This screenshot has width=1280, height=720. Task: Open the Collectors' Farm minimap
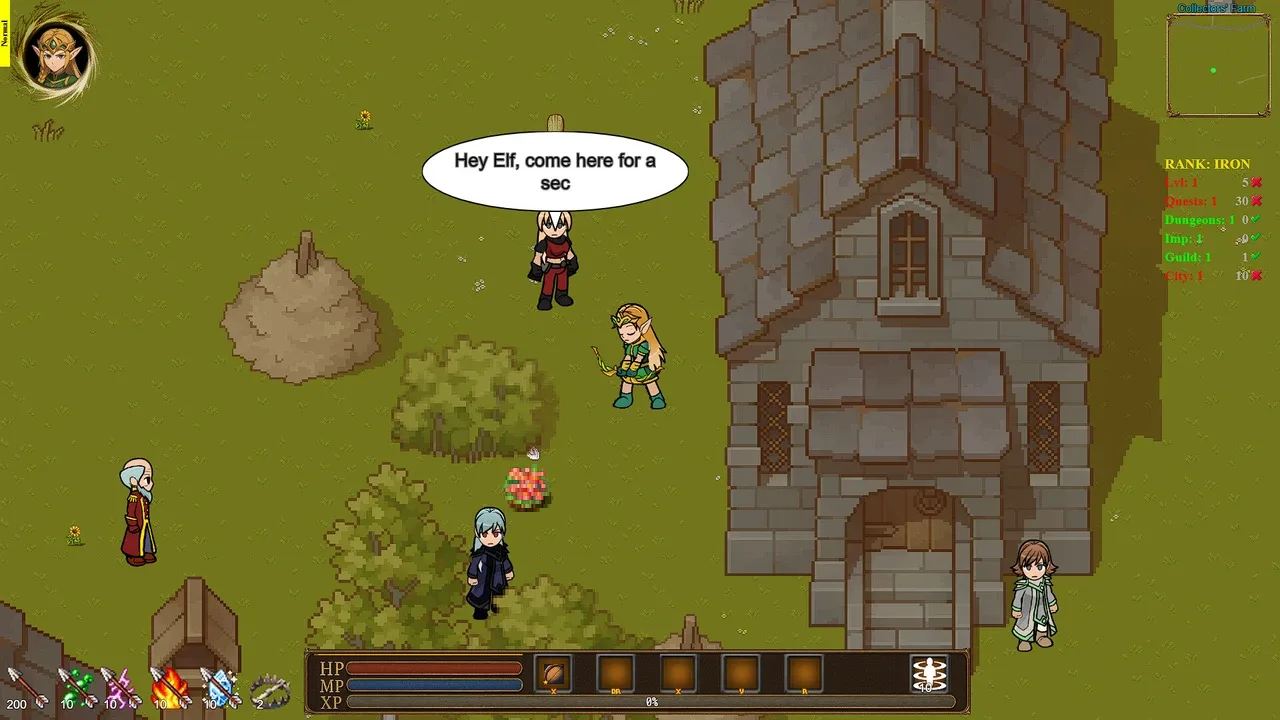point(1217,66)
